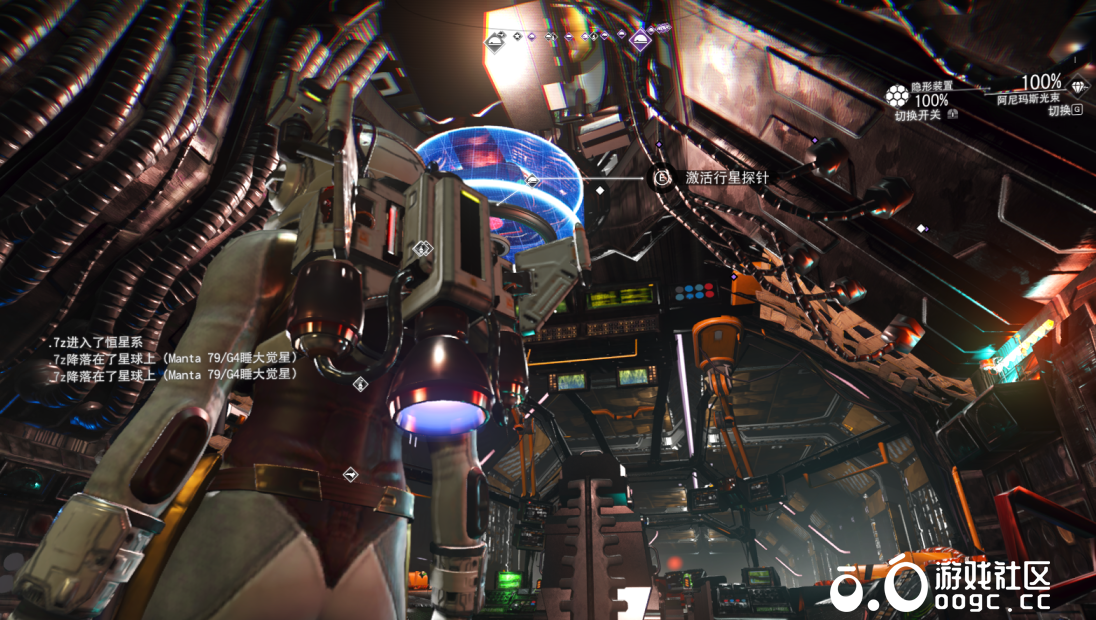Click the white dome marker on the compass
This screenshot has height=620, width=1096.
coord(496,41)
